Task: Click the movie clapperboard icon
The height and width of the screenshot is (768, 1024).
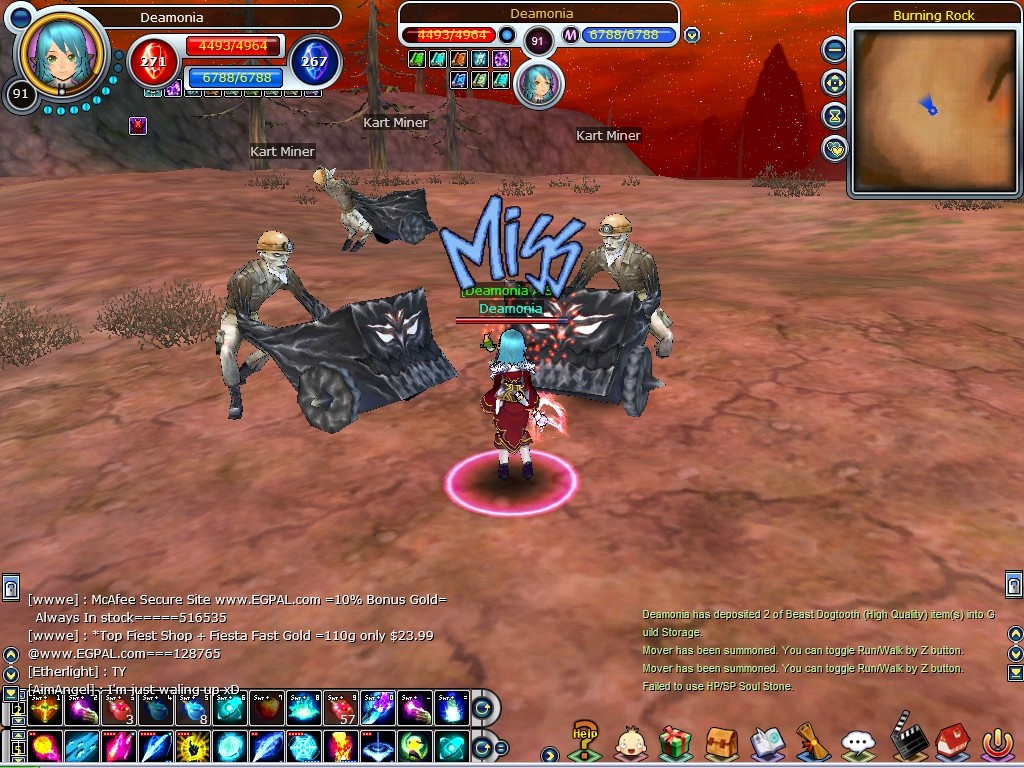Action: coord(904,741)
